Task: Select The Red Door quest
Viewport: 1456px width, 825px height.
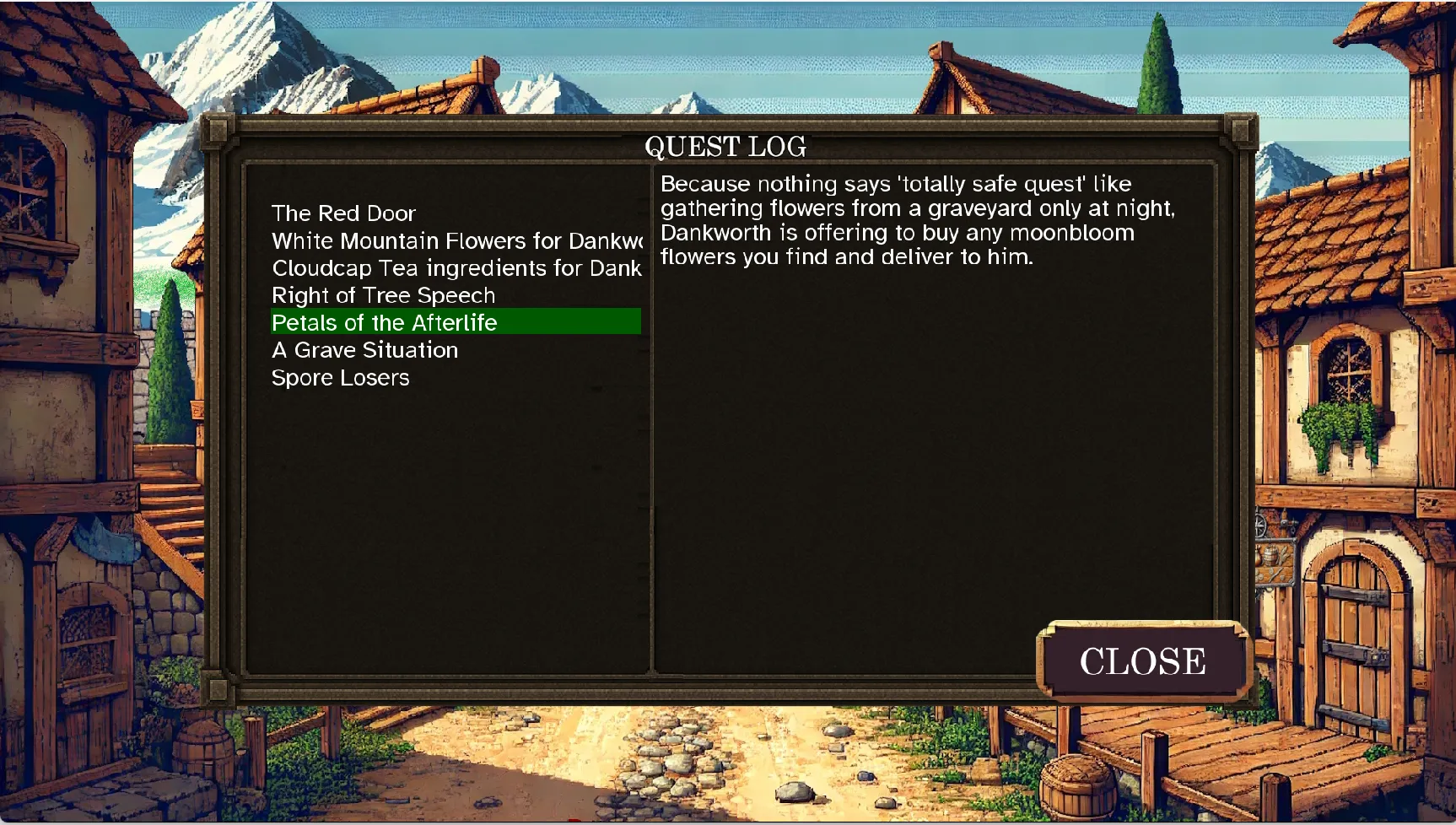Action: pyautogui.click(x=343, y=213)
